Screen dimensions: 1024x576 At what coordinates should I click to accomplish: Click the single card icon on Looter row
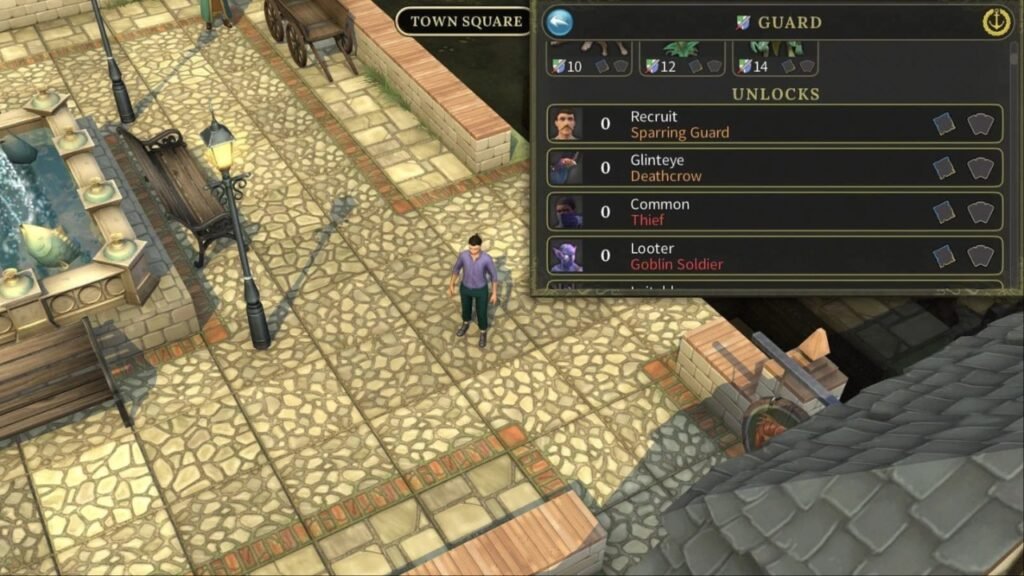[944, 256]
